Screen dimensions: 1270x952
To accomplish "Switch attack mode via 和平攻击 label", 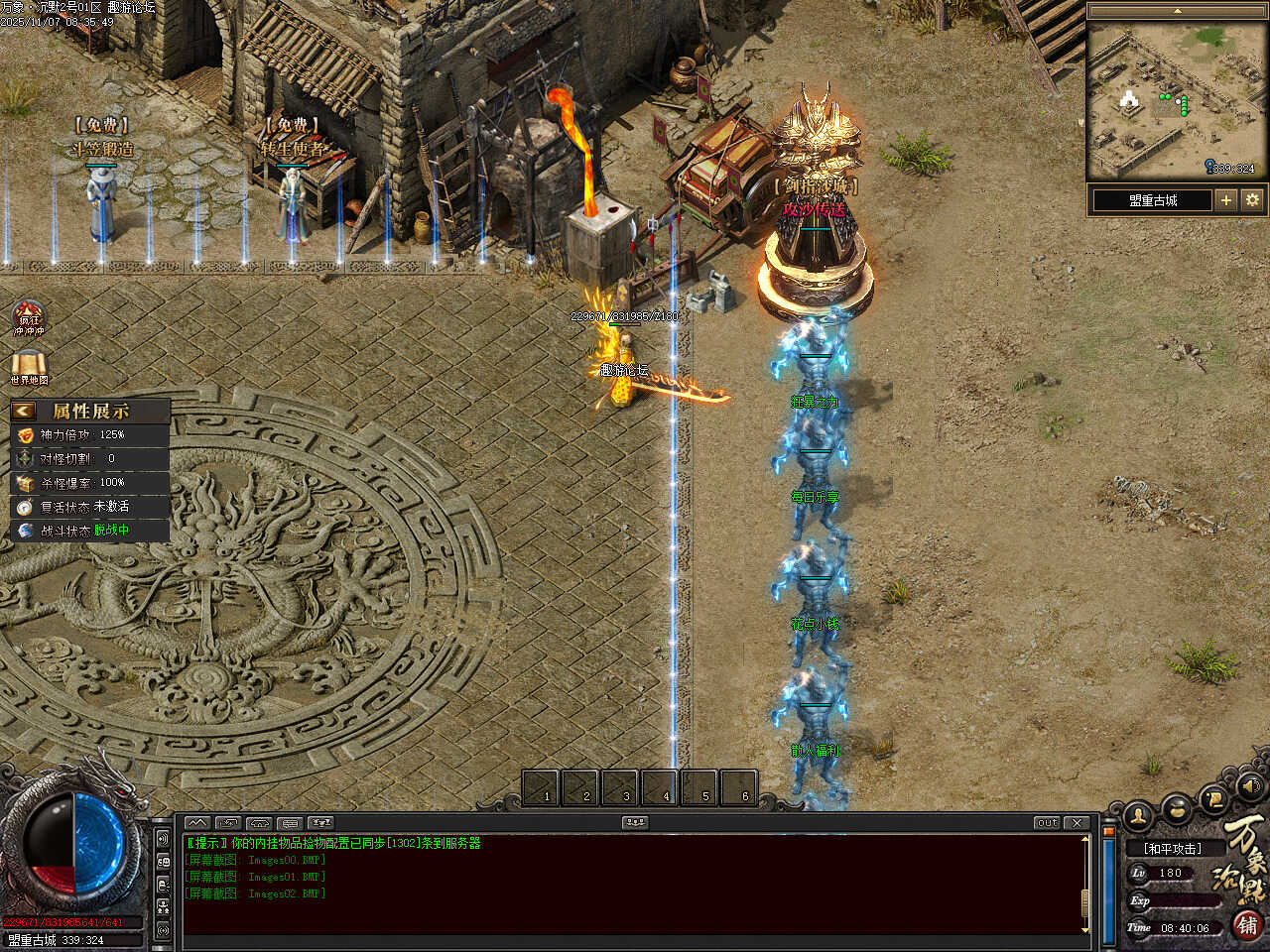I will click(1172, 849).
